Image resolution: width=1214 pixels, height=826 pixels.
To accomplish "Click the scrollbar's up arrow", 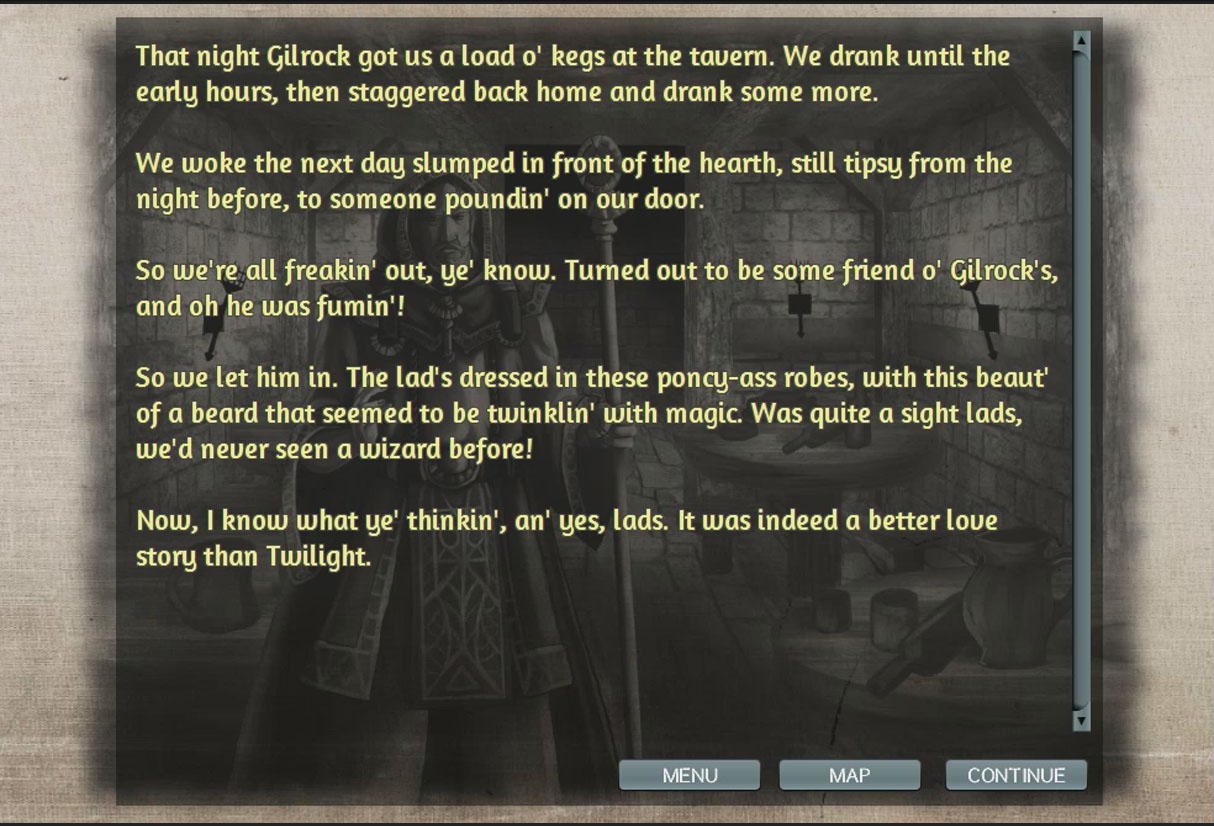I will click(x=1080, y=41).
